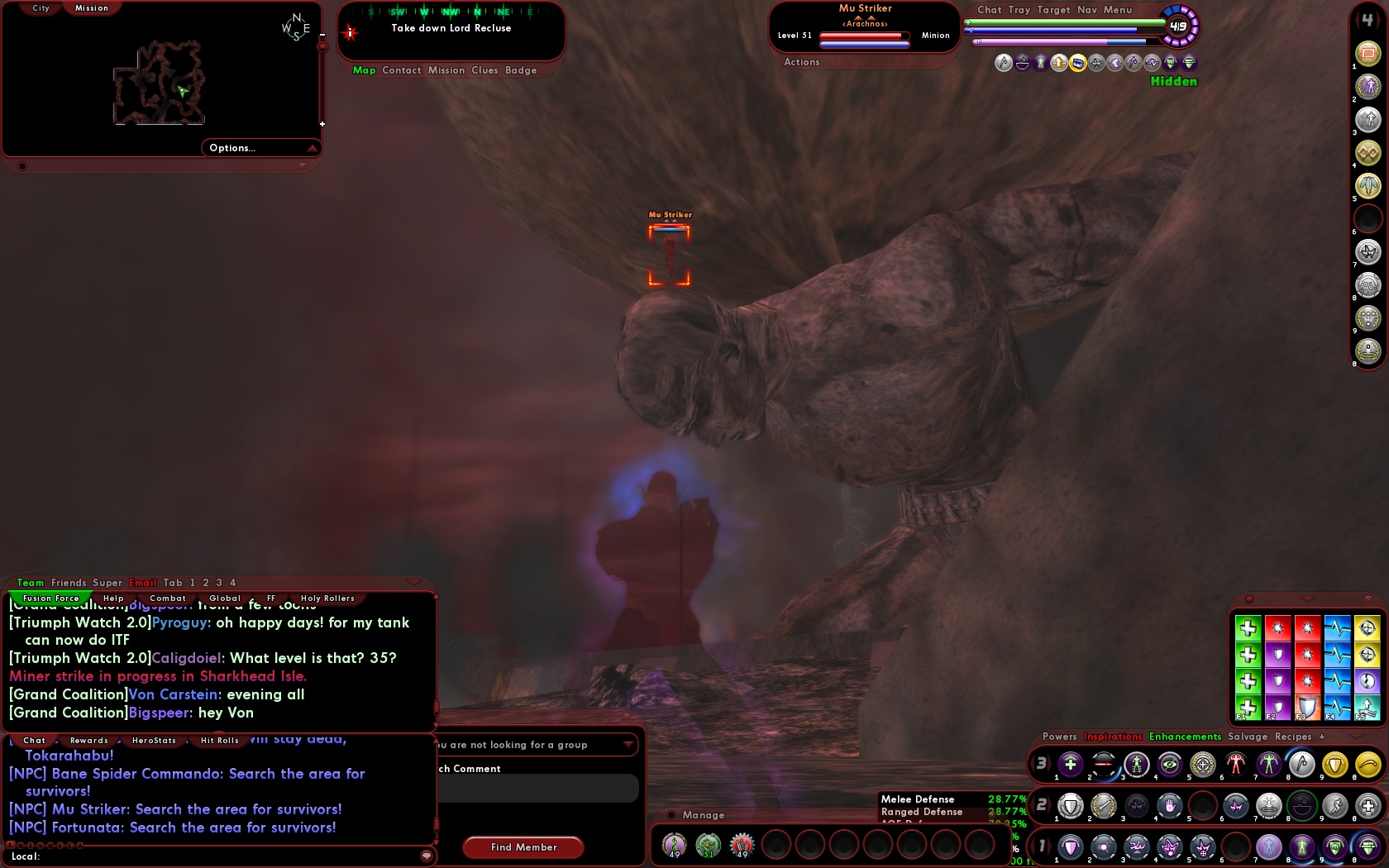Click the red mission alert icon beside the nav bar
This screenshot has width=1389, height=868.
click(x=348, y=33)
